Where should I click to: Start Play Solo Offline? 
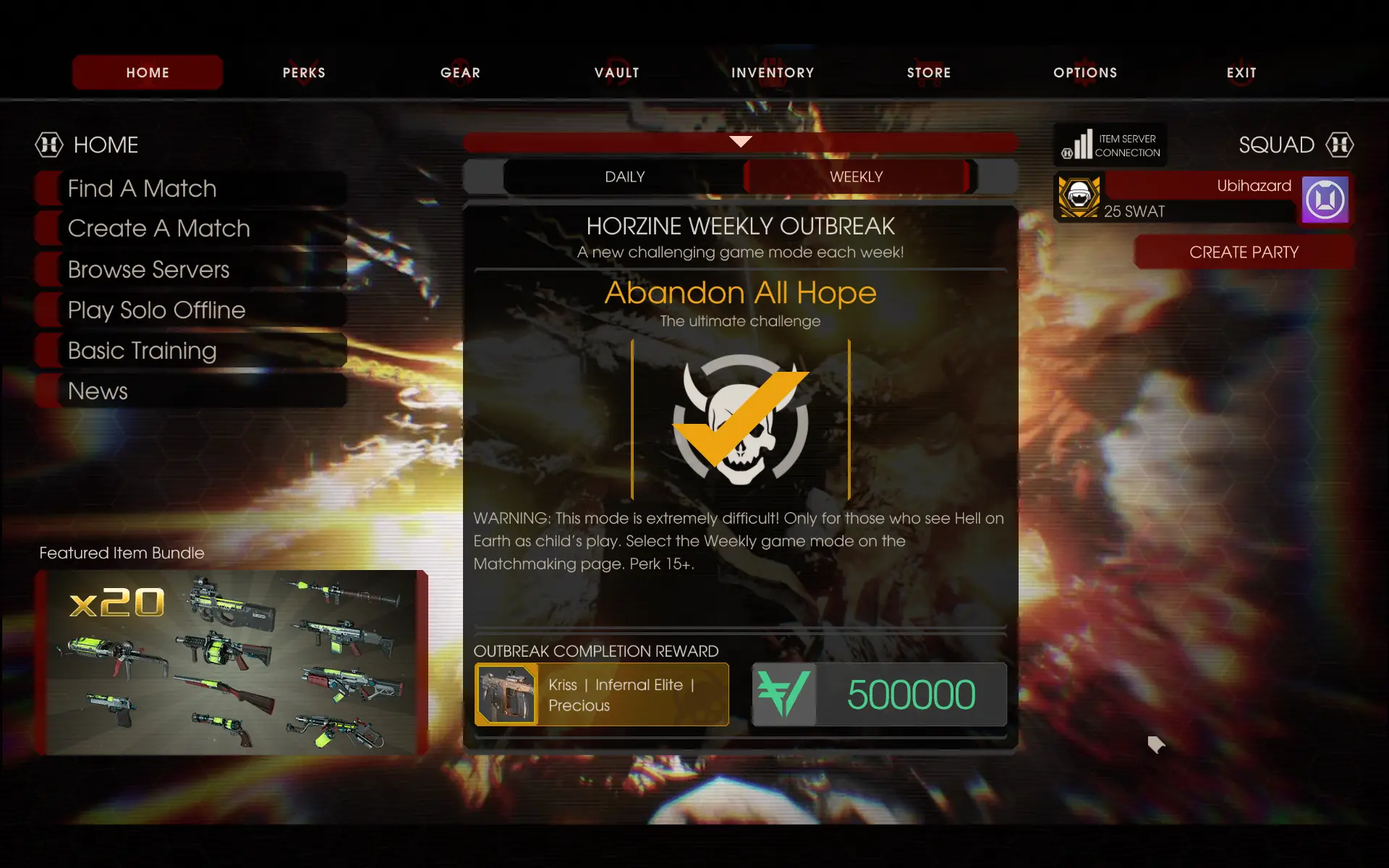(x=156, y=310)
